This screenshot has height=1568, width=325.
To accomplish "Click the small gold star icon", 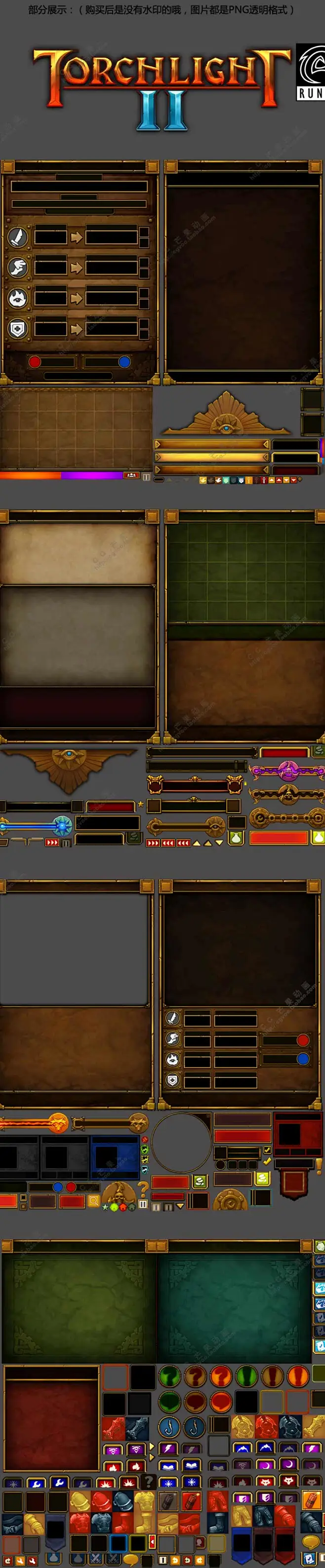I will [x=141, y=804].
